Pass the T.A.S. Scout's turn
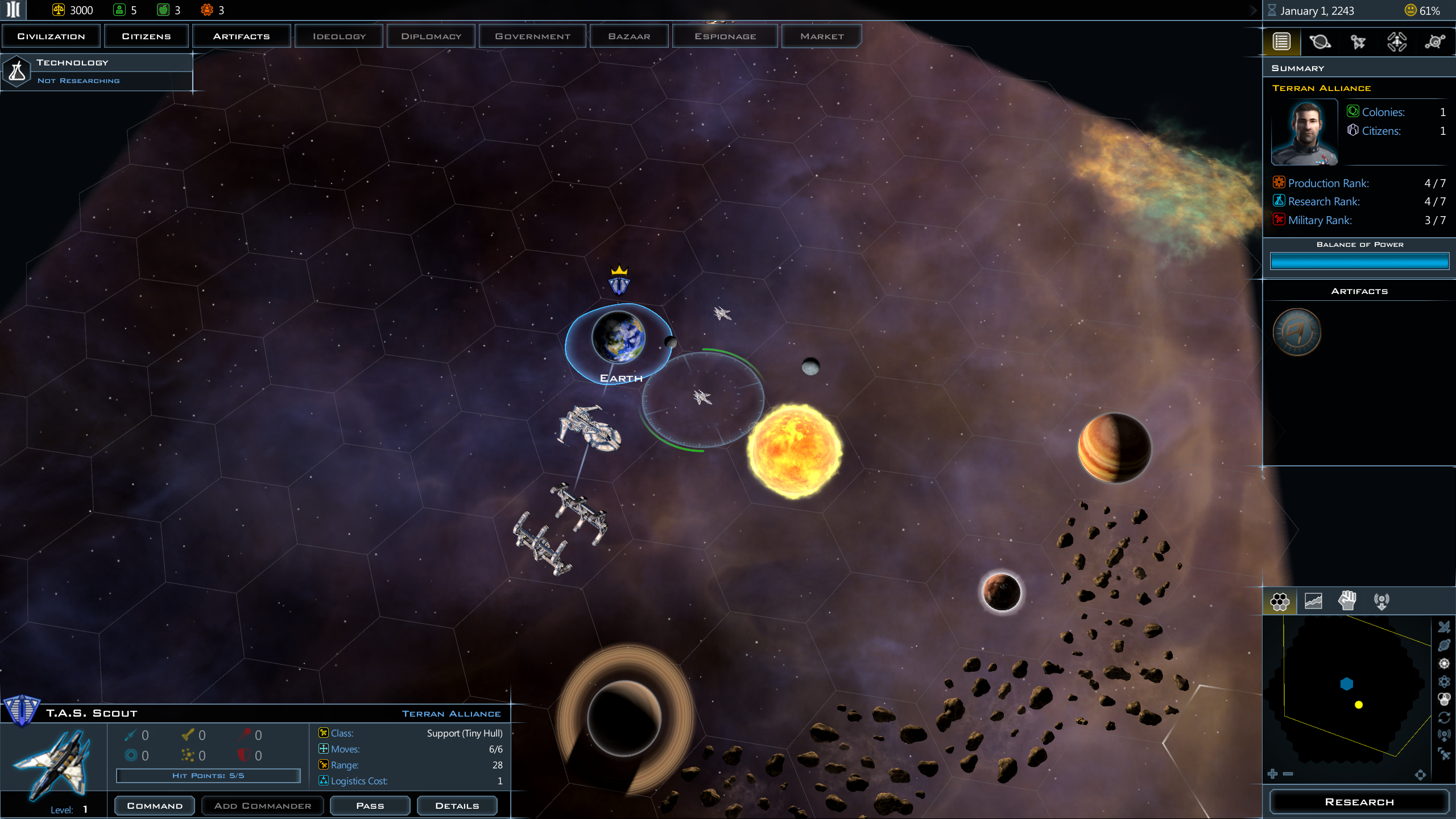The height and width of the screenshot is (819, 1456). pos(370,805)
